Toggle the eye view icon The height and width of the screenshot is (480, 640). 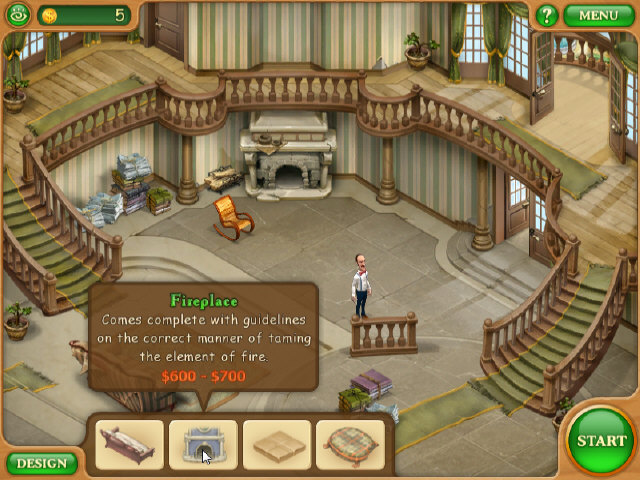point(17,15)
